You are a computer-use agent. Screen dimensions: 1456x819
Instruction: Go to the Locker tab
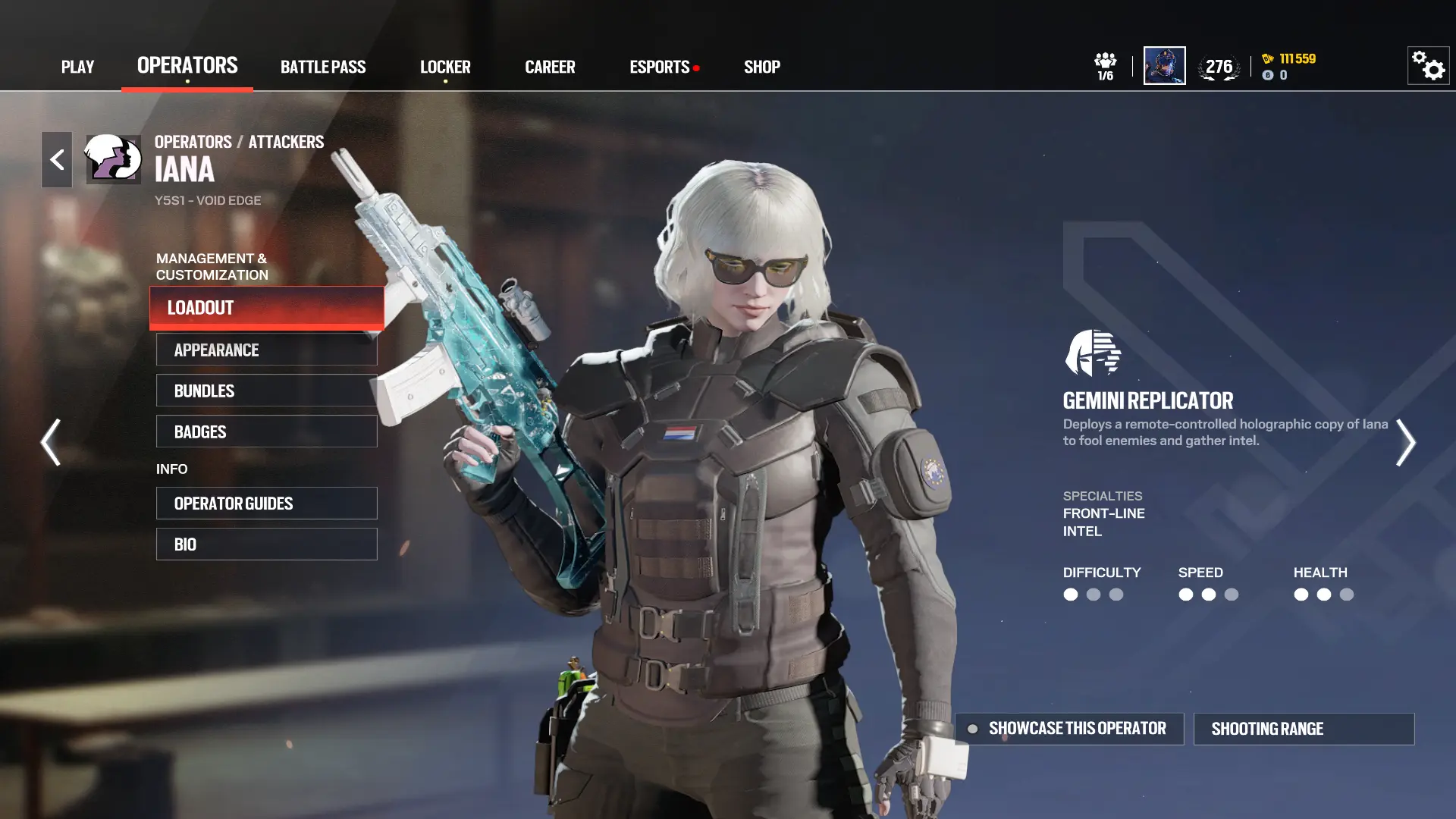point(445,67)
